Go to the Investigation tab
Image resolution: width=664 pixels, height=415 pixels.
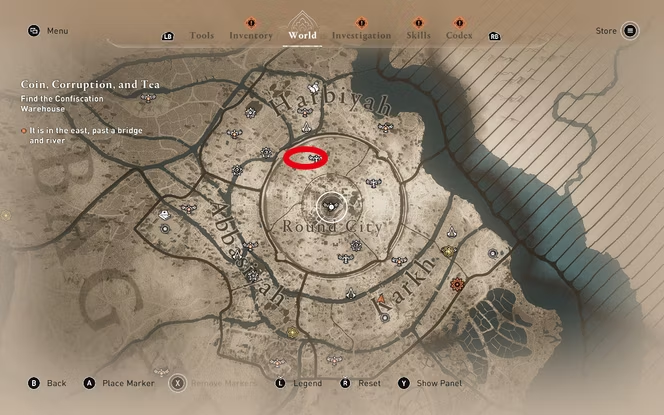coord(361,35)
